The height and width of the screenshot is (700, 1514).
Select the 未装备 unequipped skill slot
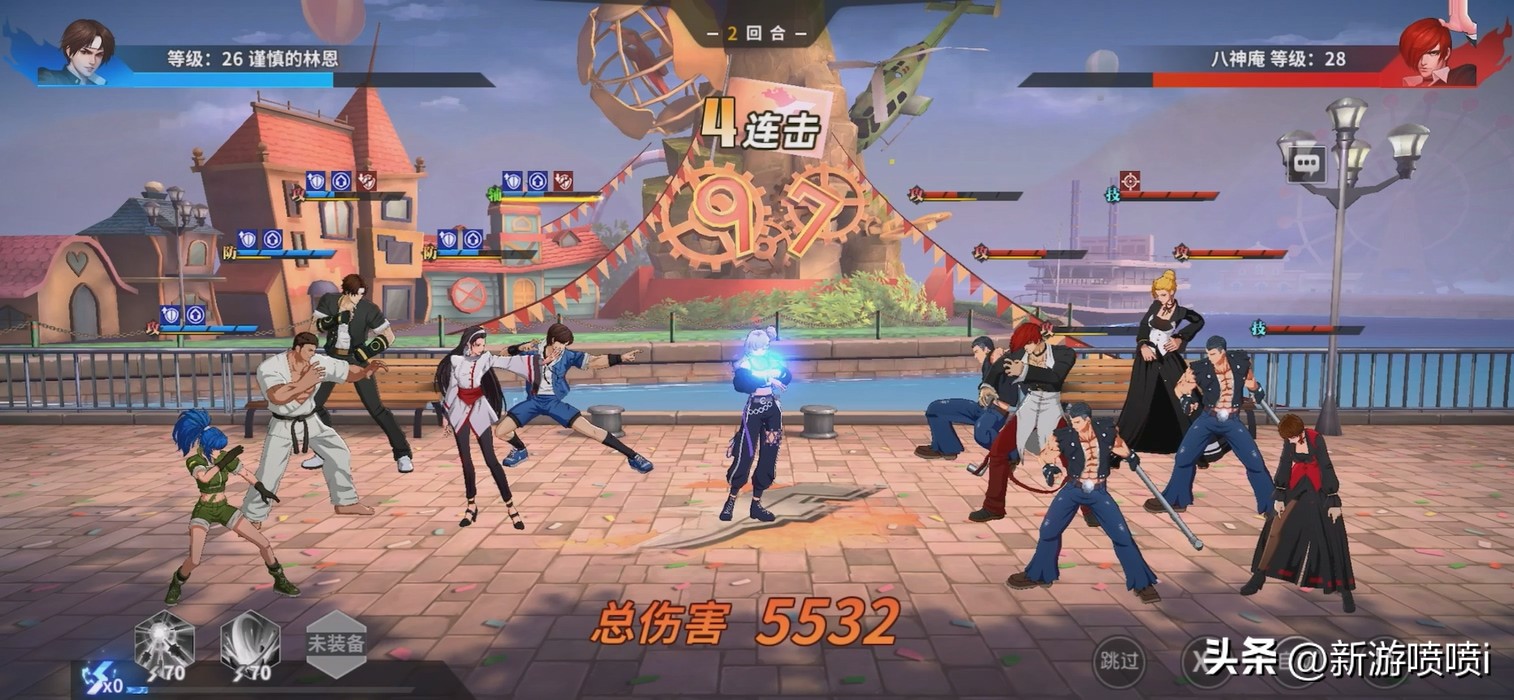[336, 642]
